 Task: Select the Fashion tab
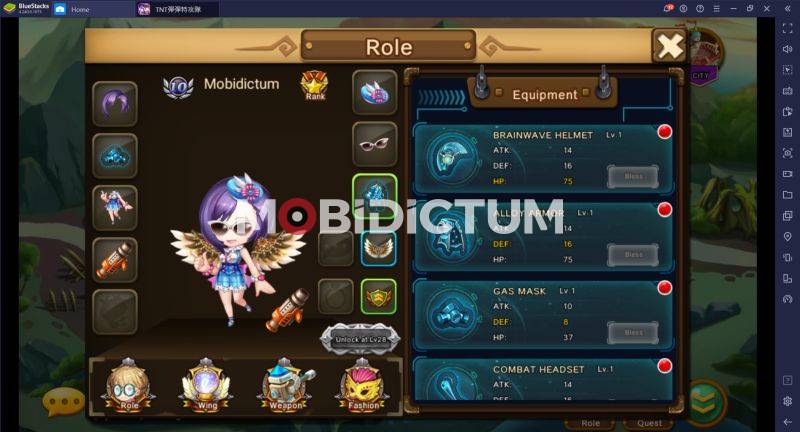tap(361, 385)
